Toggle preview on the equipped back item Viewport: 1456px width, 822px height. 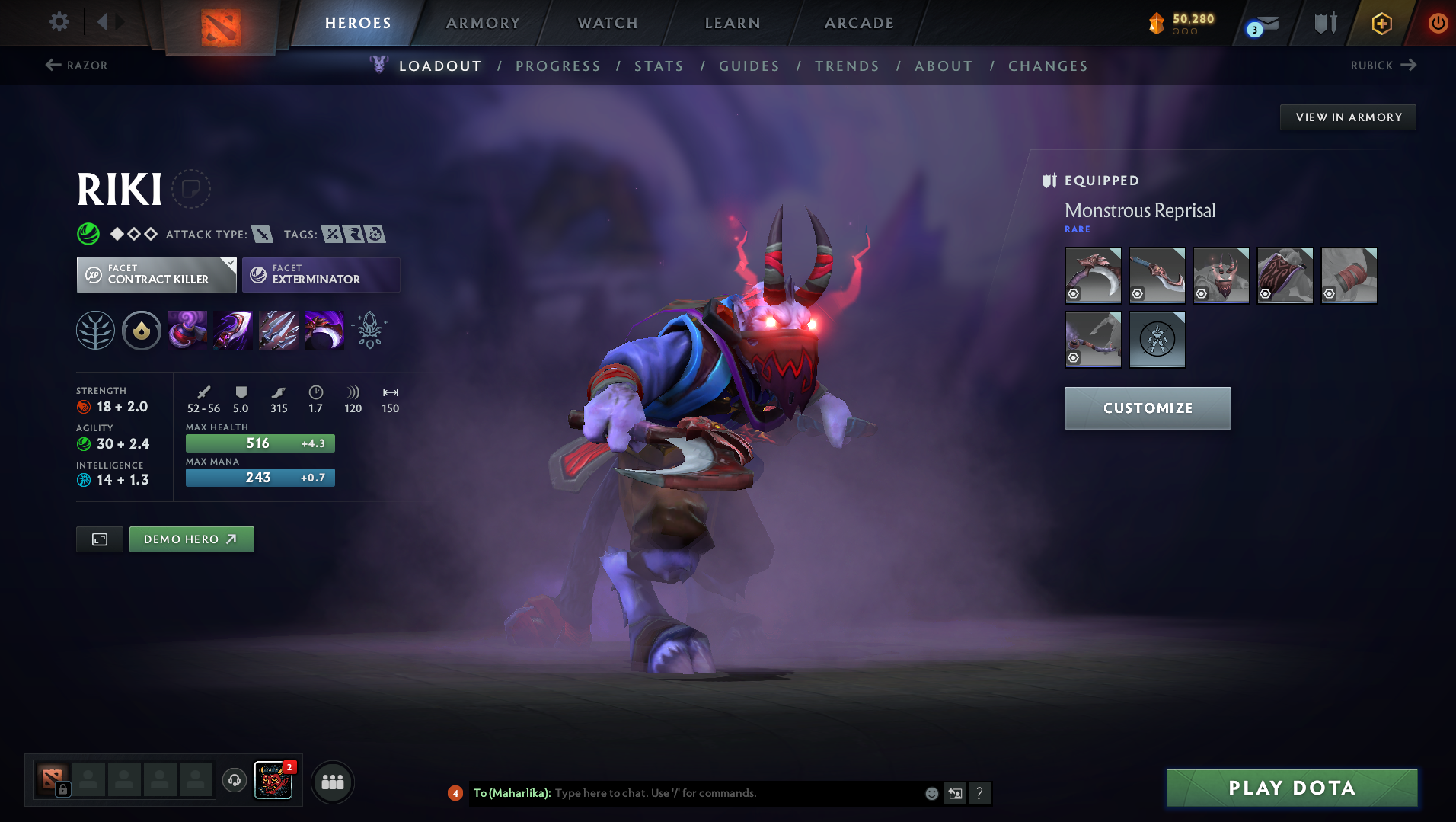pos(1265,293)
